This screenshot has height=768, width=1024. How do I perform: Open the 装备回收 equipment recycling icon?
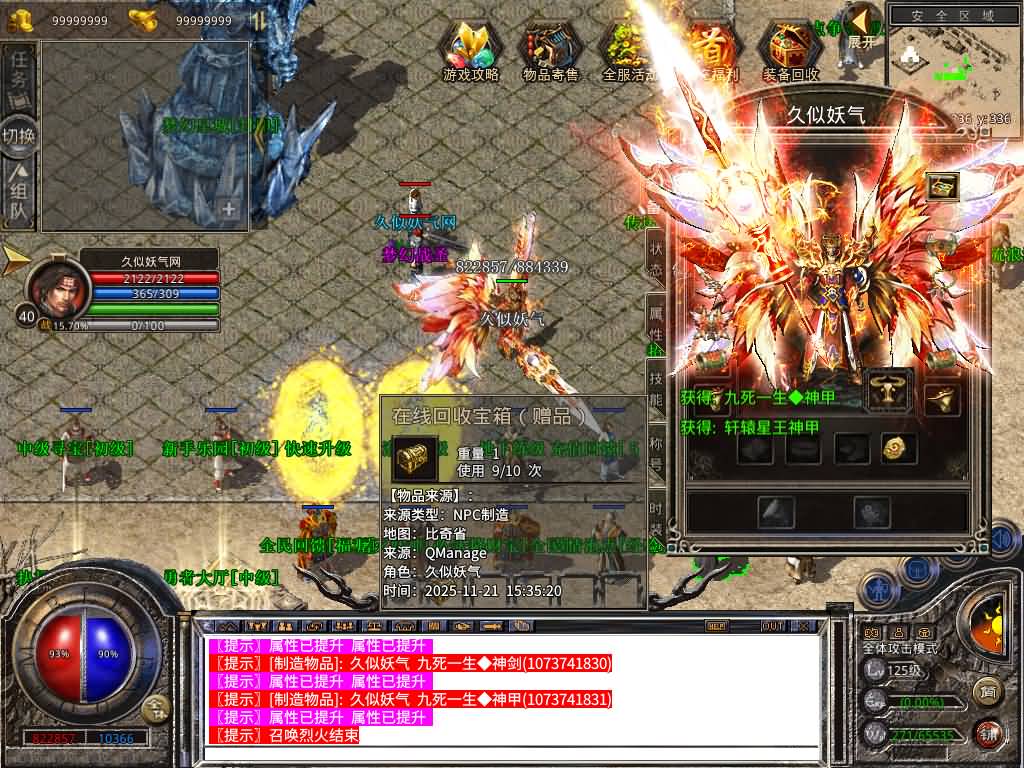(x=790, y=52)
